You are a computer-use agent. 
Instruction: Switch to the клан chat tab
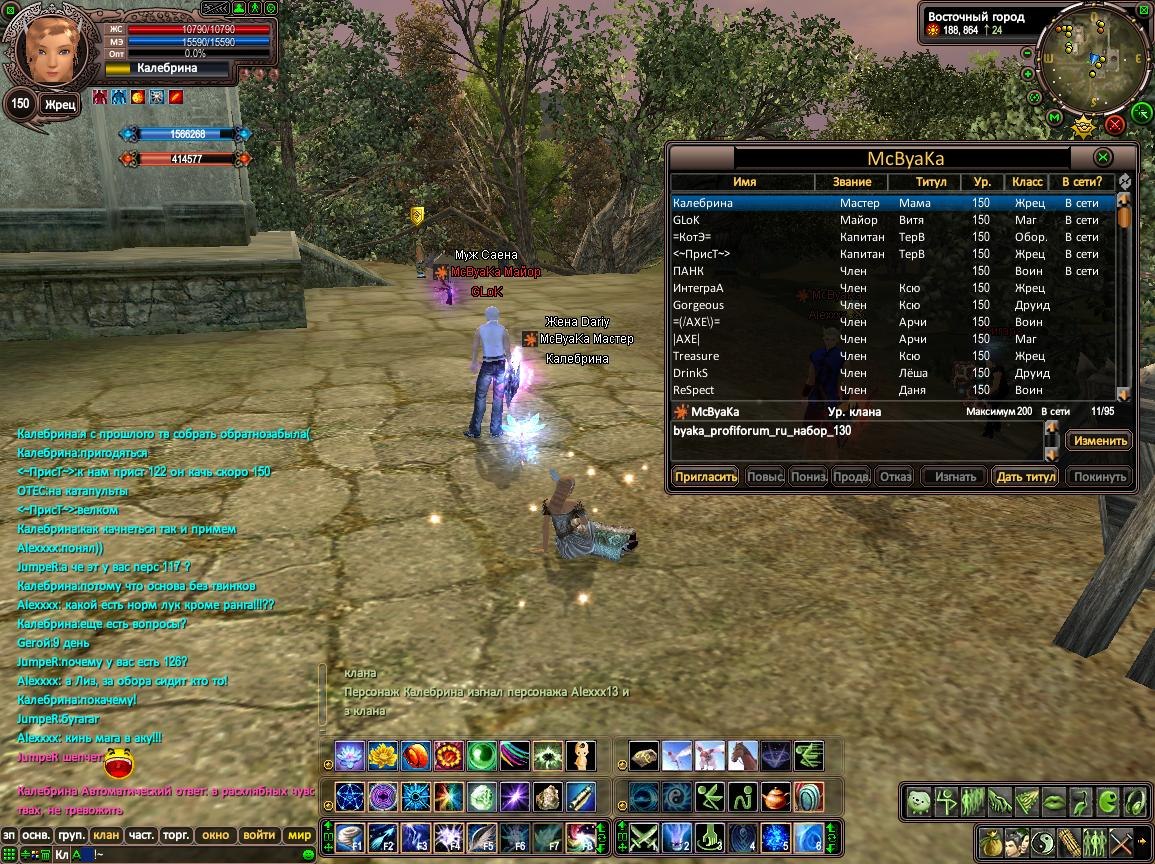[x=105, y=835]
